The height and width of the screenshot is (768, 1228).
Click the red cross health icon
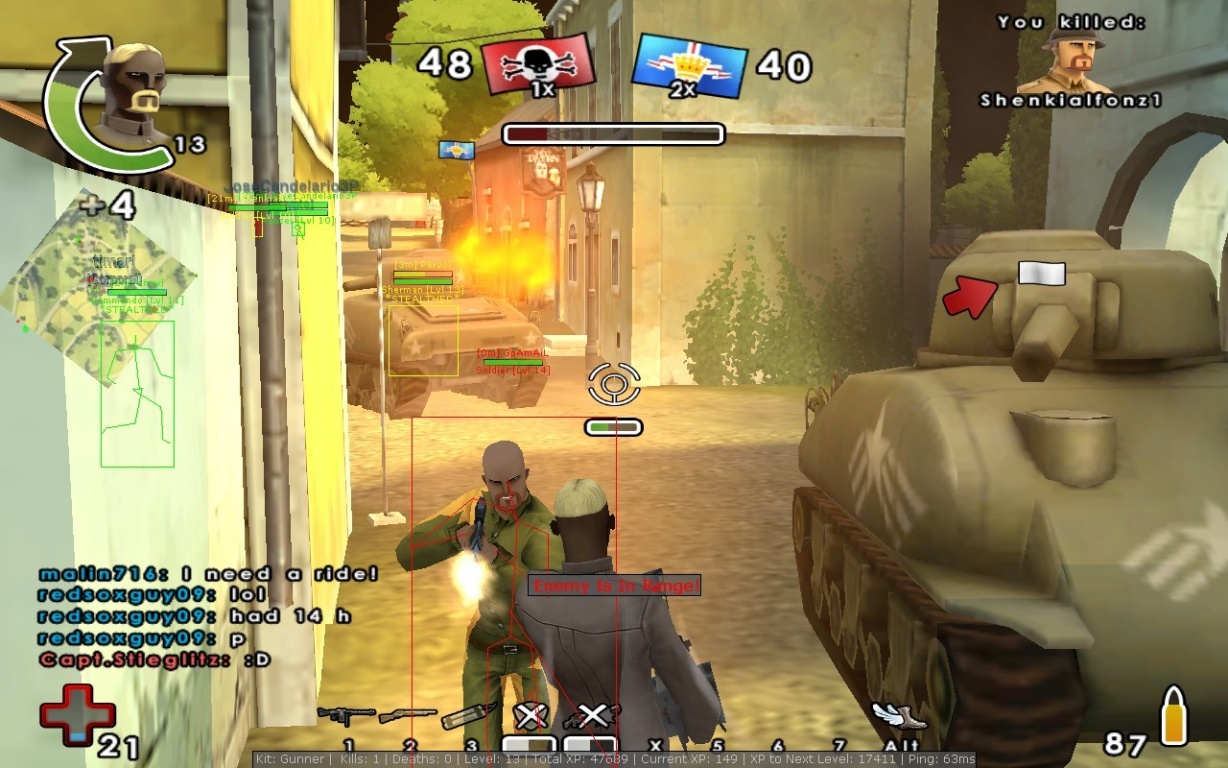point(76,714)
